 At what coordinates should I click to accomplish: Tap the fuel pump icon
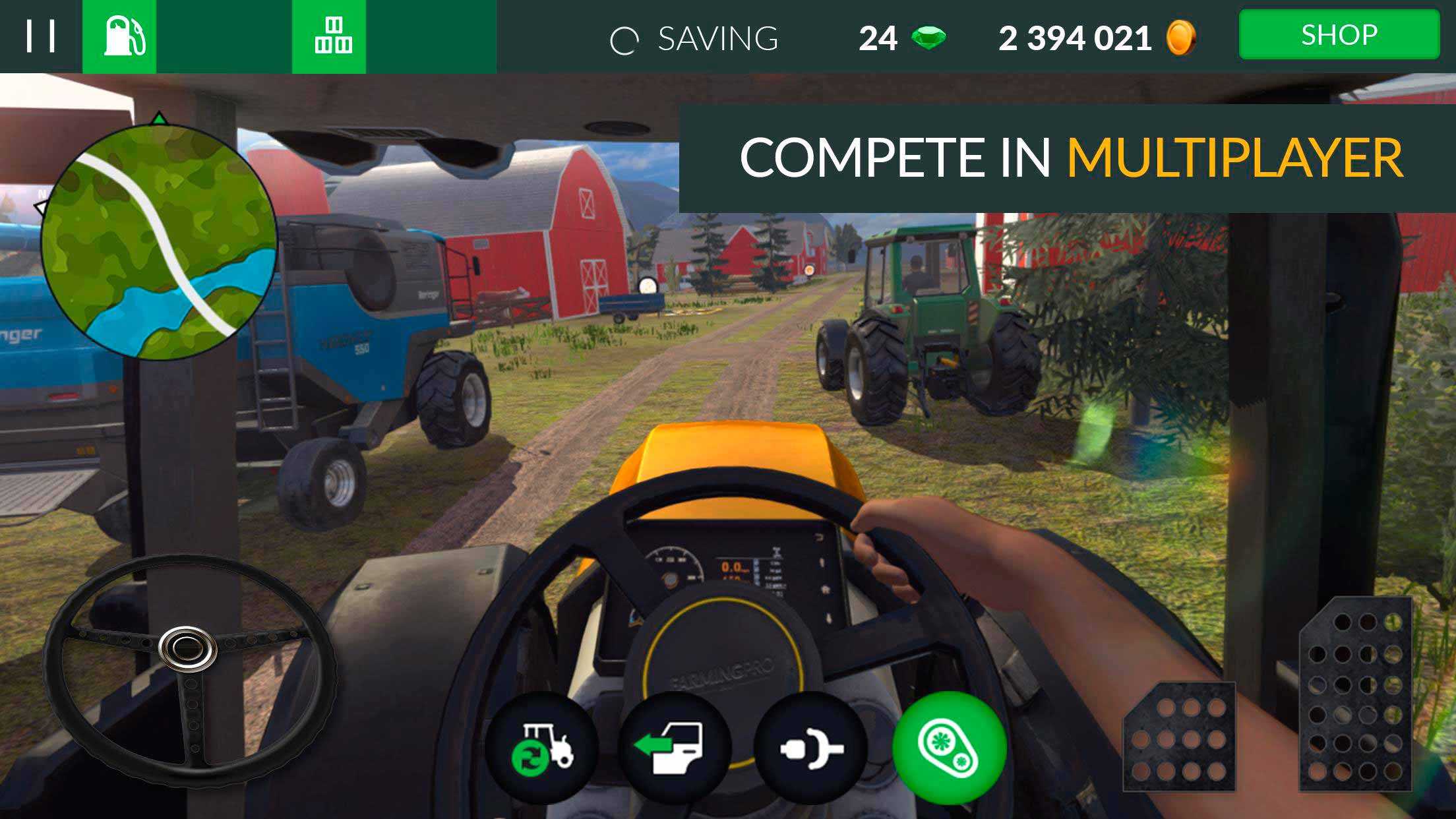point(120,36)
